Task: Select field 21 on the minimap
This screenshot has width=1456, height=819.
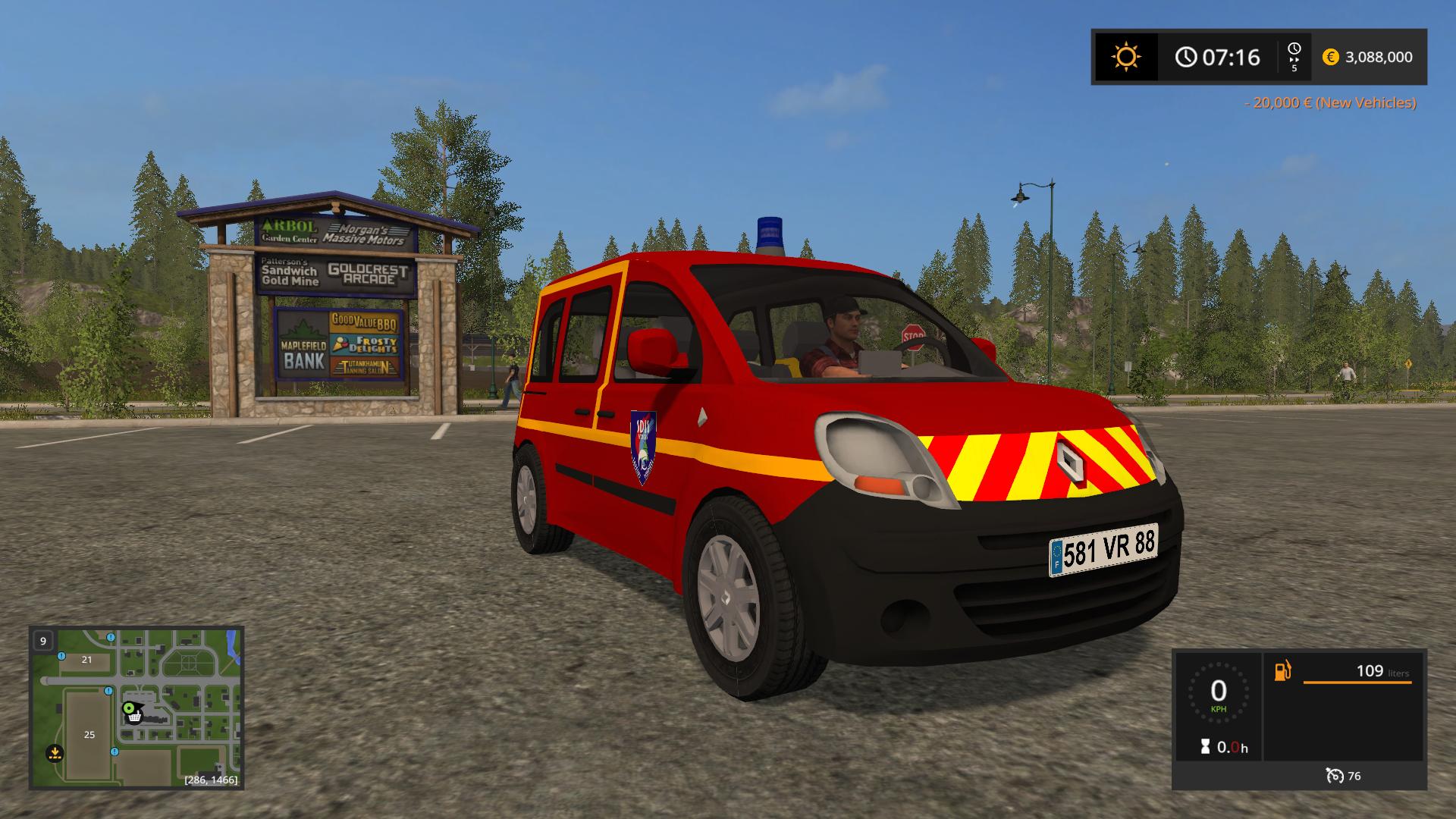Action: pos(86,660)
